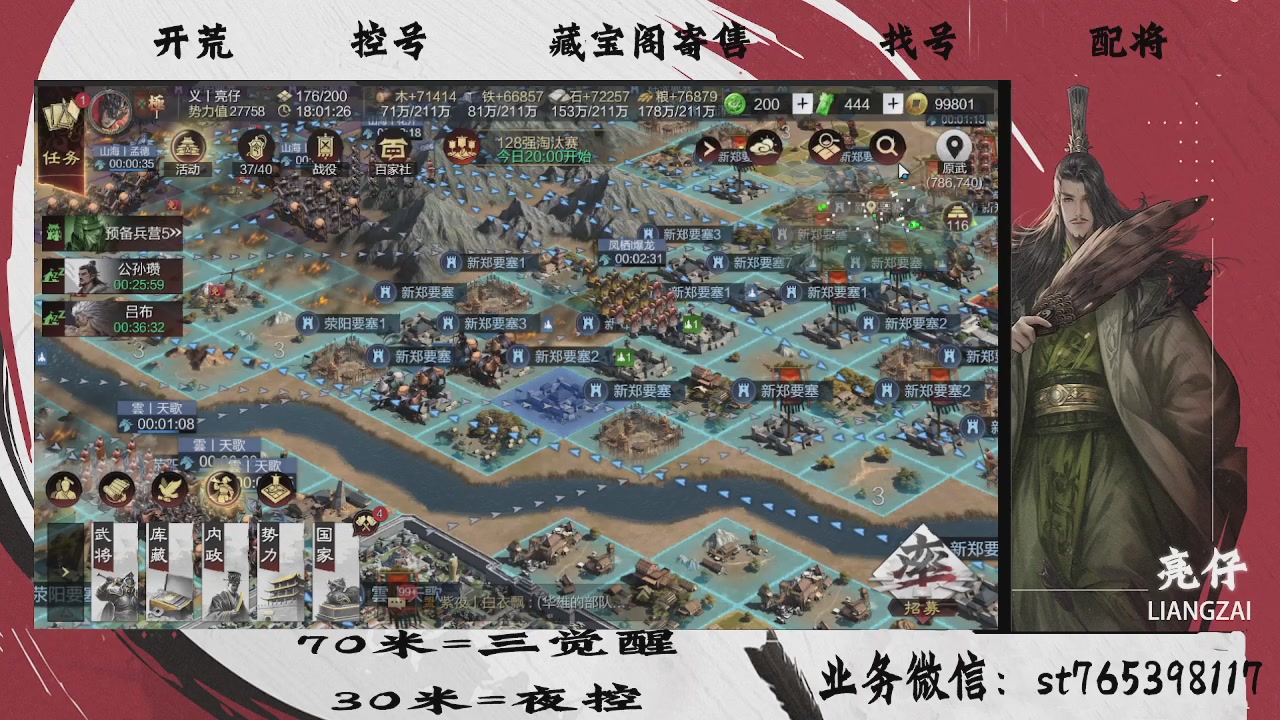Open the scroll icon above the 武将 tab
Image resolution: width=1280 pixels, height=720 pixels.
pyautogui.click(x=115, y=488)
